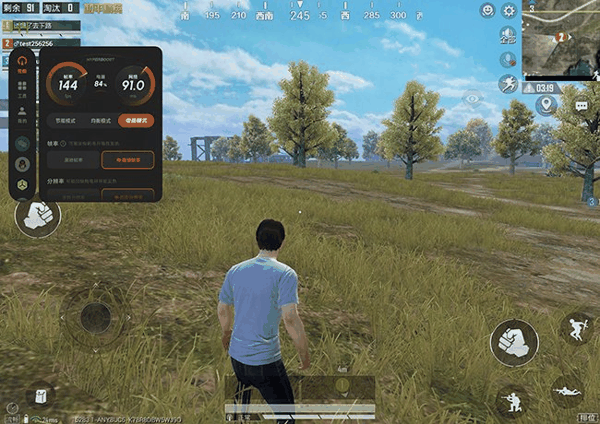Image resolution: width=600 pixels, height=424 pixels.
Task: Select the orange highlighted performance mode tab
Action: pyautogui.click(x=135, y=120)
